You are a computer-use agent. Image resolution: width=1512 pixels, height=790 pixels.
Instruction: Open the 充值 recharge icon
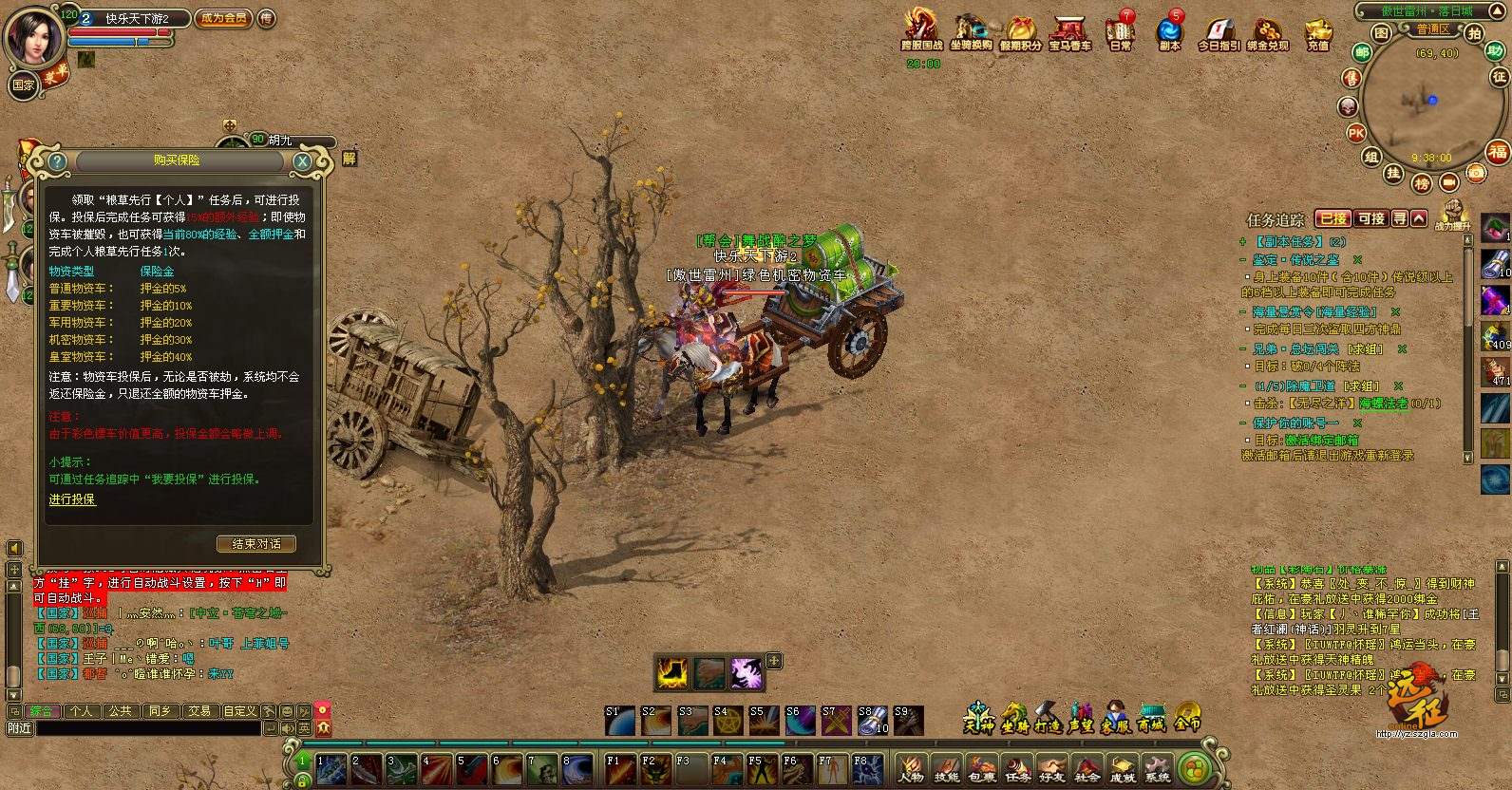point(1317,31)
